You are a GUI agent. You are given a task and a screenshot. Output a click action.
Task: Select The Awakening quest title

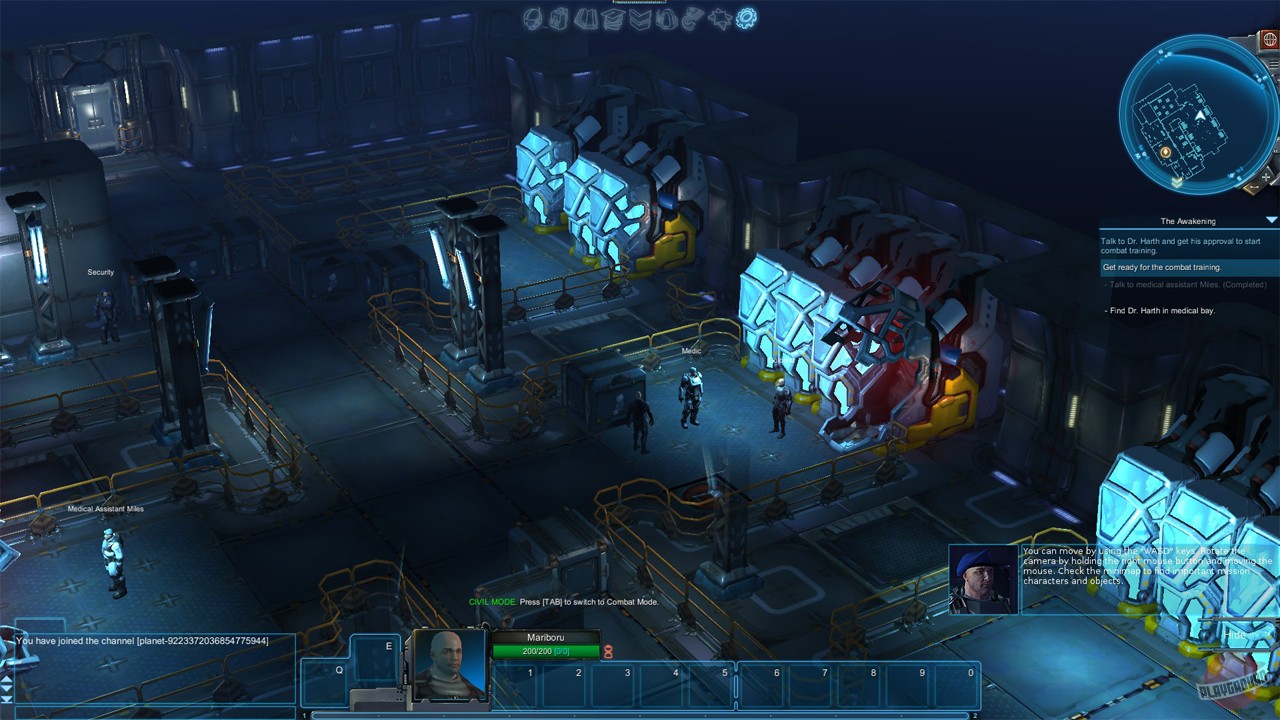[1189, 220]
